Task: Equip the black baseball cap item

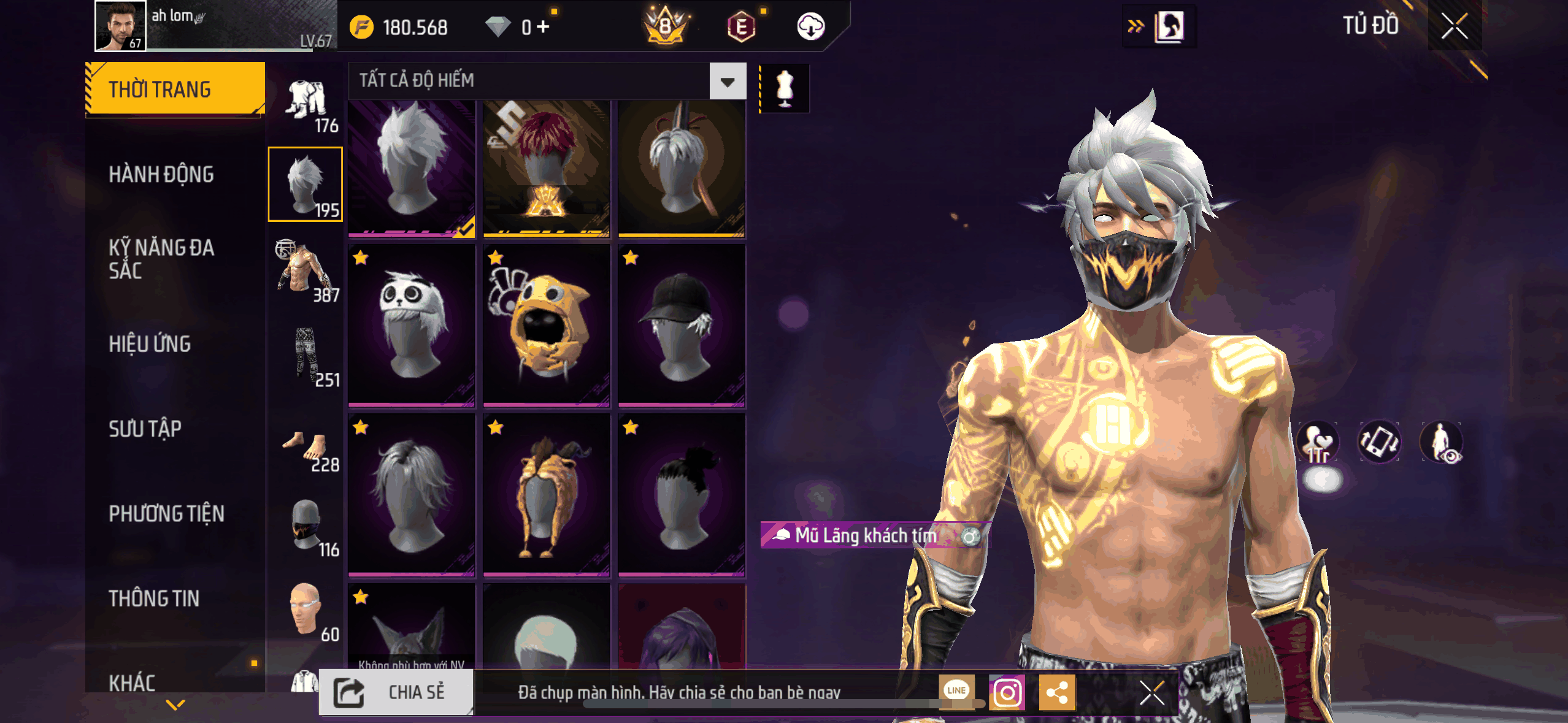Action: [x=682, y=325]
